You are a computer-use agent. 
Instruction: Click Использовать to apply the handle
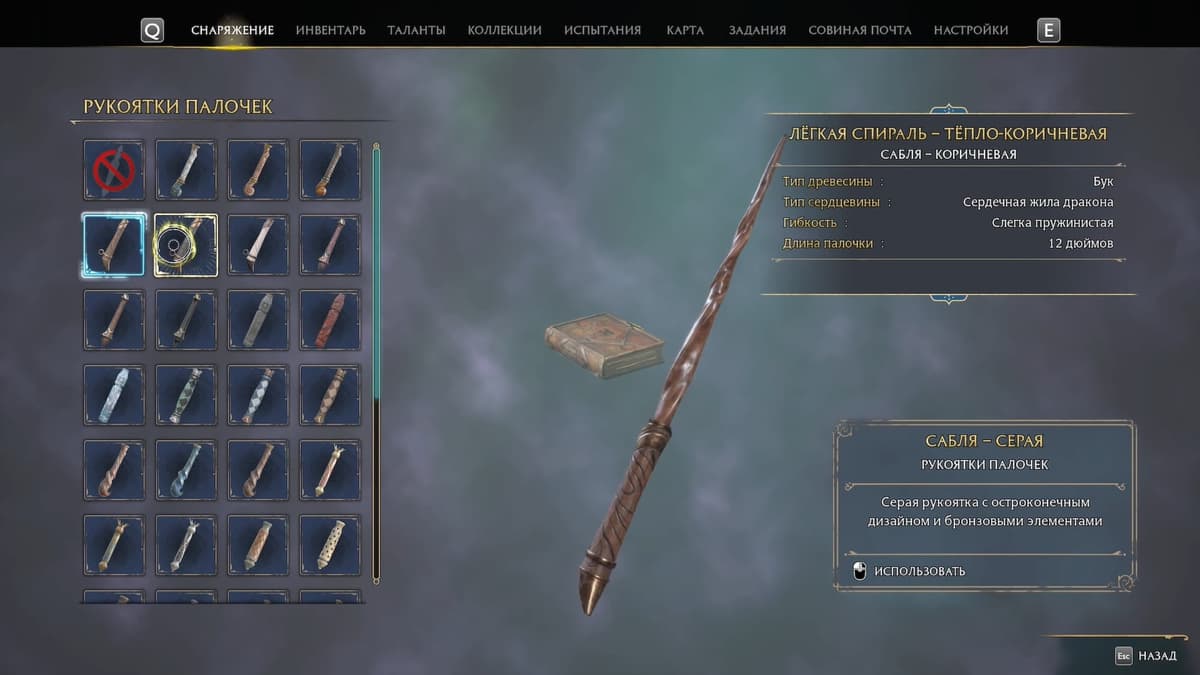(919, 571)
